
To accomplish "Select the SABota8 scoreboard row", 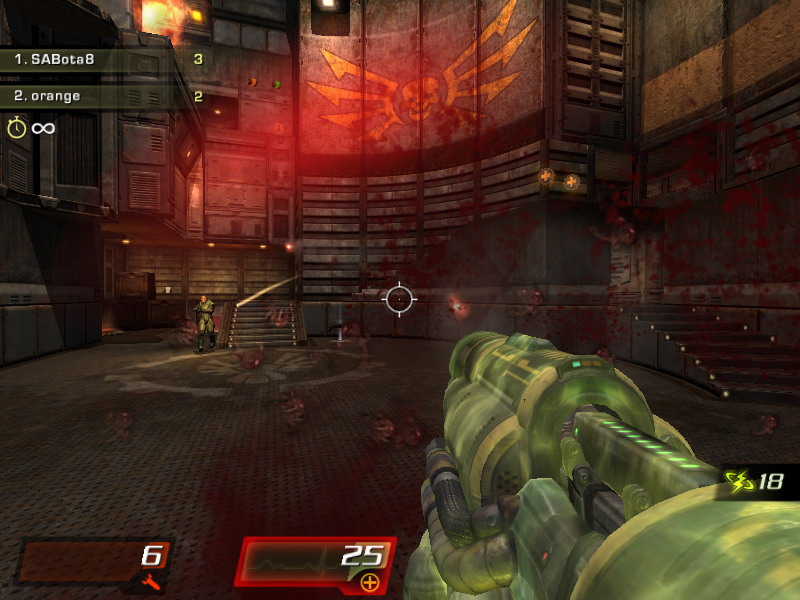I will point(108,60).
